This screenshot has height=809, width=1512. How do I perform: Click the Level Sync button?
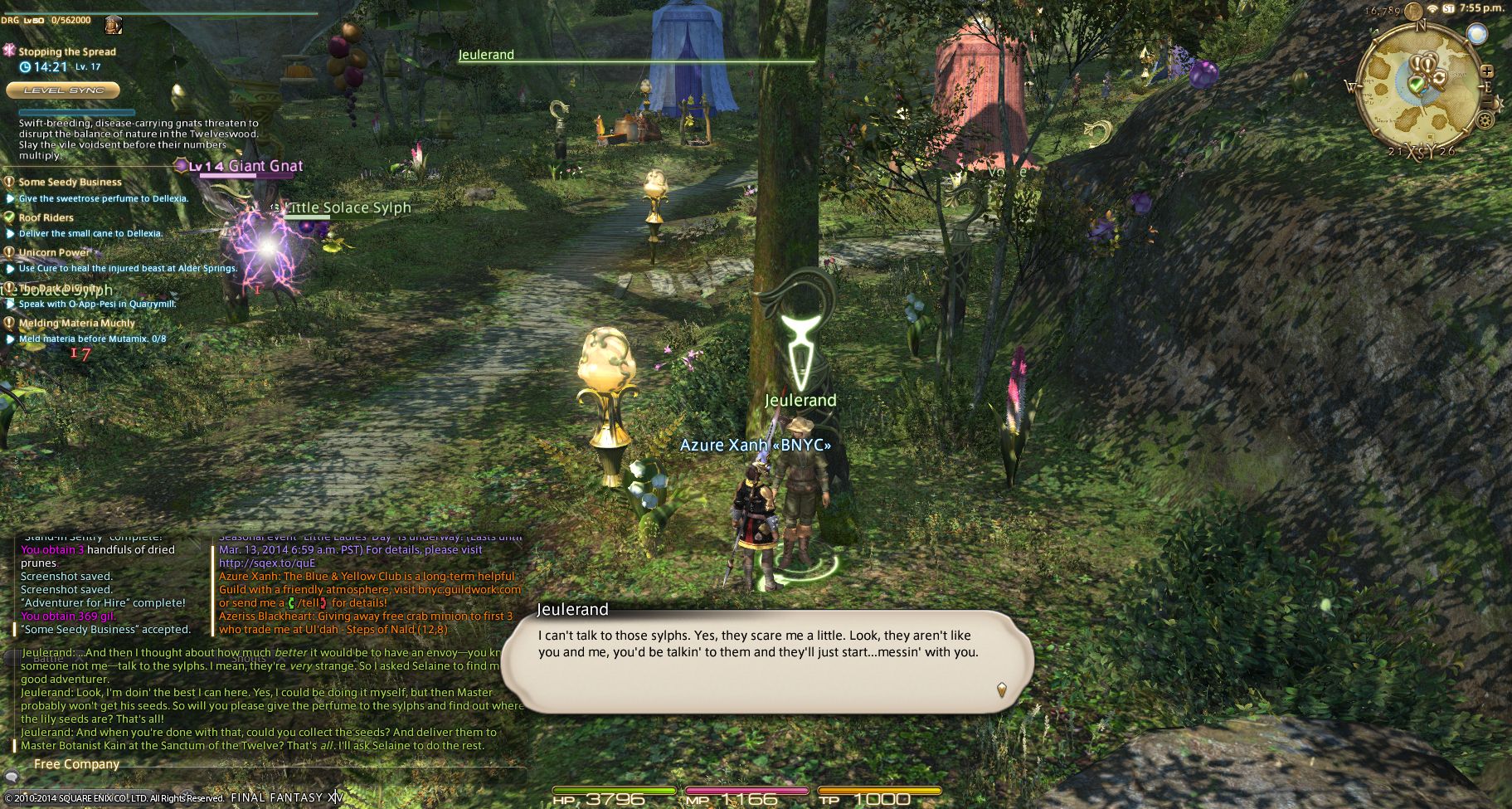[x=64, y=90]
